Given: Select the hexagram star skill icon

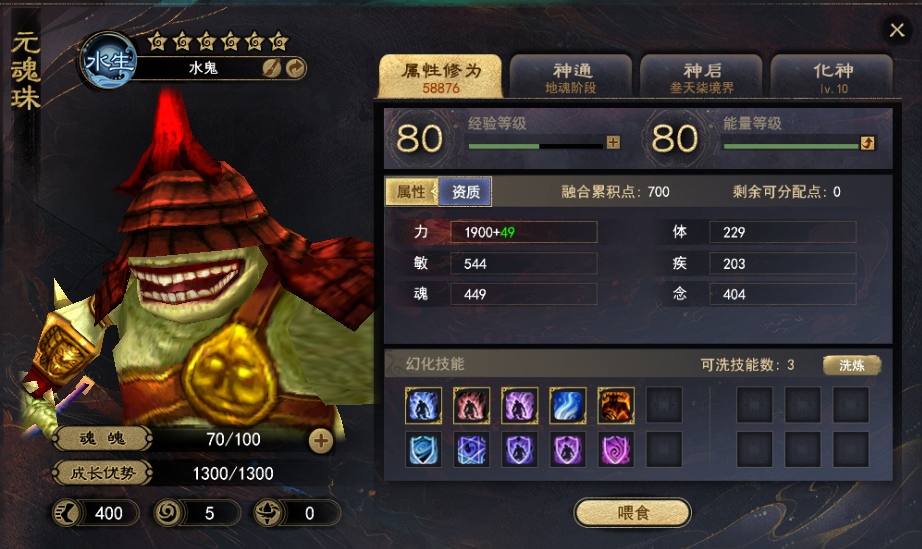Looking at the screenshot, I should point(472,450).
